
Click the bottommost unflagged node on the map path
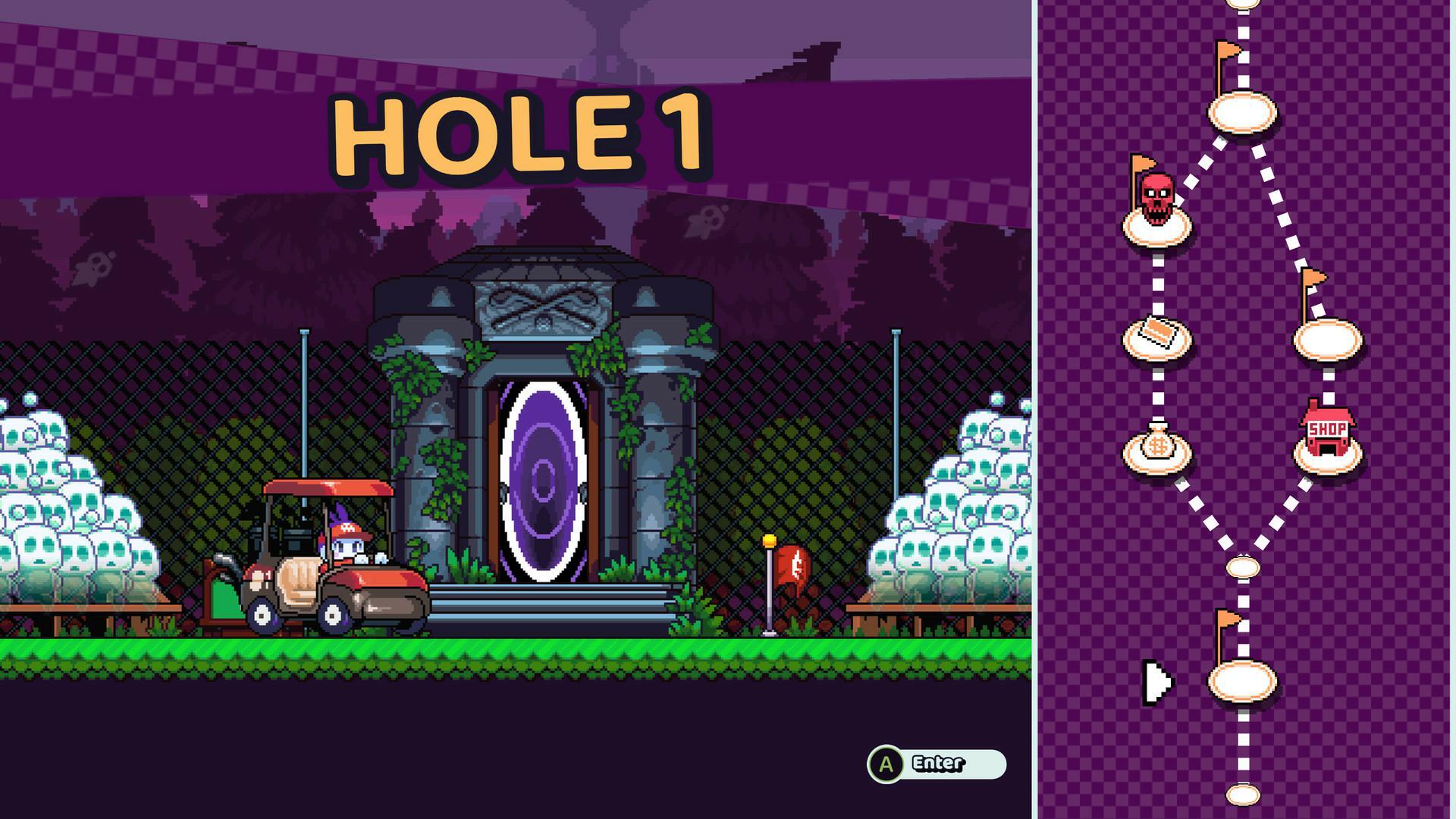click(x=1243, y=795)
